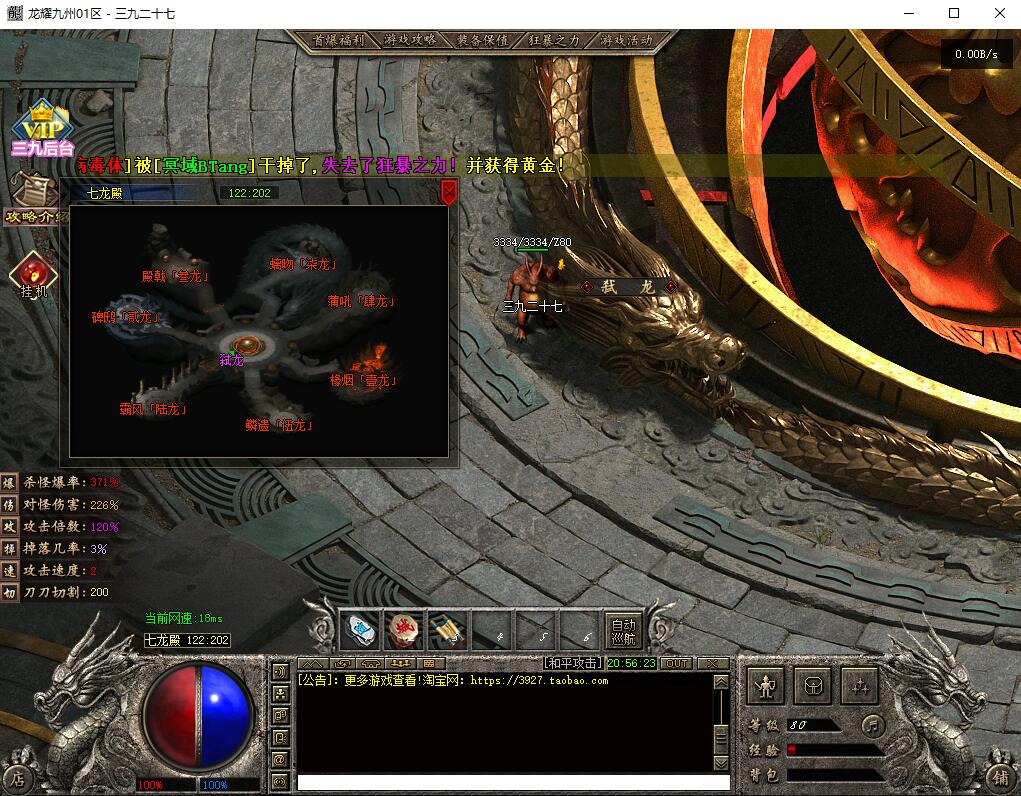This screenshot has width=1021, height=796.
Task: Maximize the game window
Action: tap(953, 14)
